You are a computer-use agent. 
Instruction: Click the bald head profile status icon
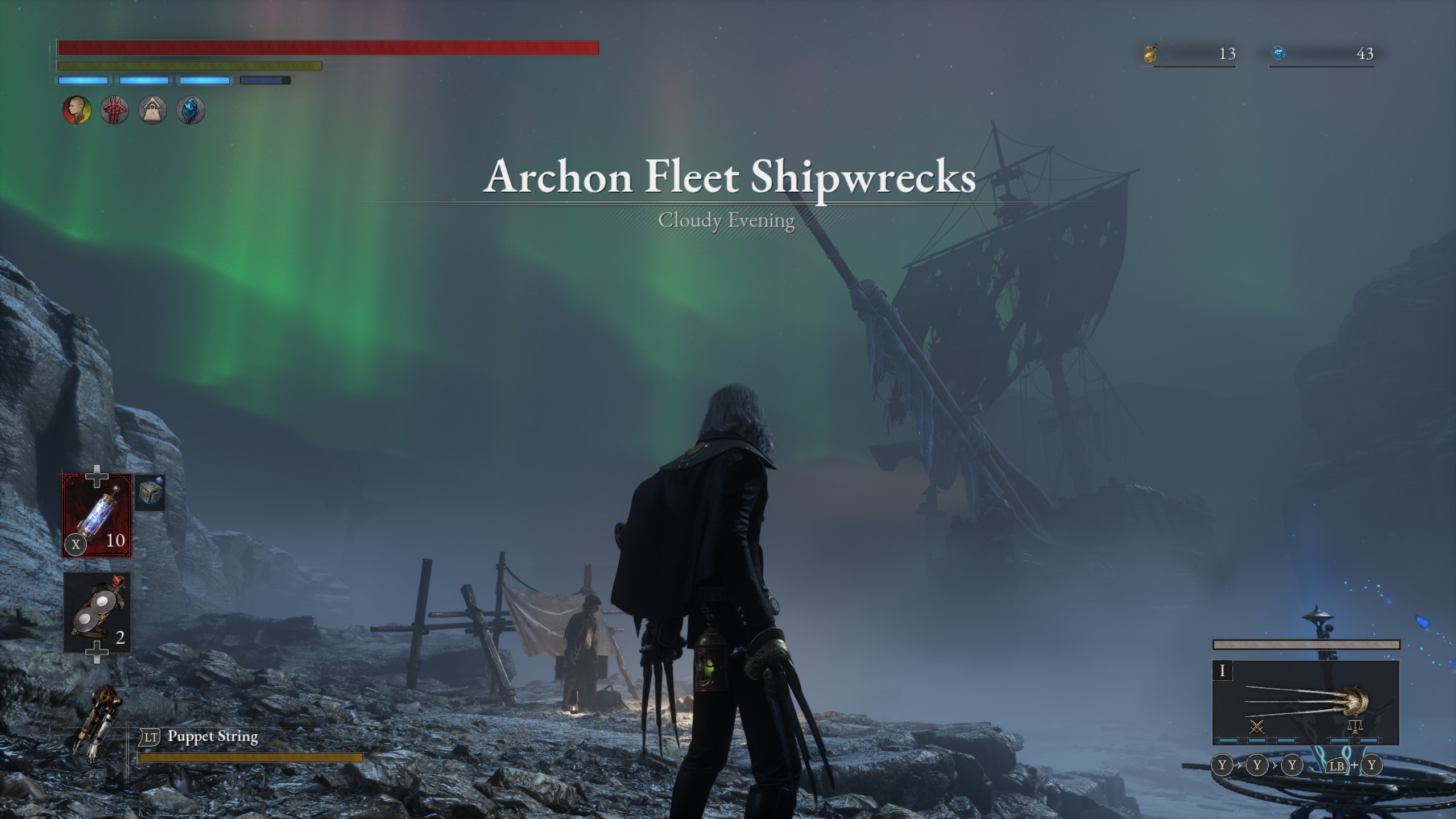(x=76, y=110)
